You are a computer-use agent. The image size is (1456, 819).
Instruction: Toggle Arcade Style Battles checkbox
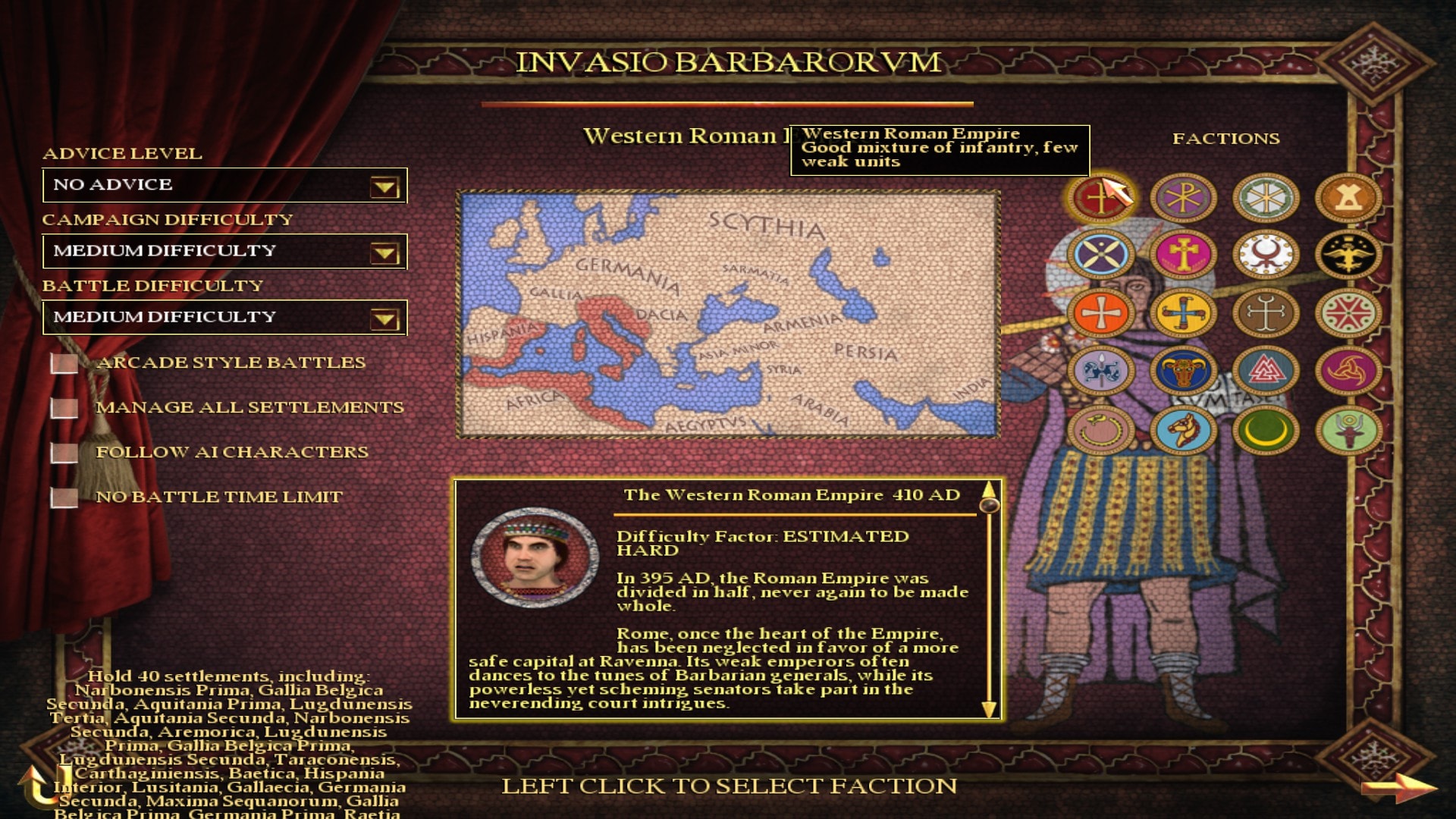point(64,363)
